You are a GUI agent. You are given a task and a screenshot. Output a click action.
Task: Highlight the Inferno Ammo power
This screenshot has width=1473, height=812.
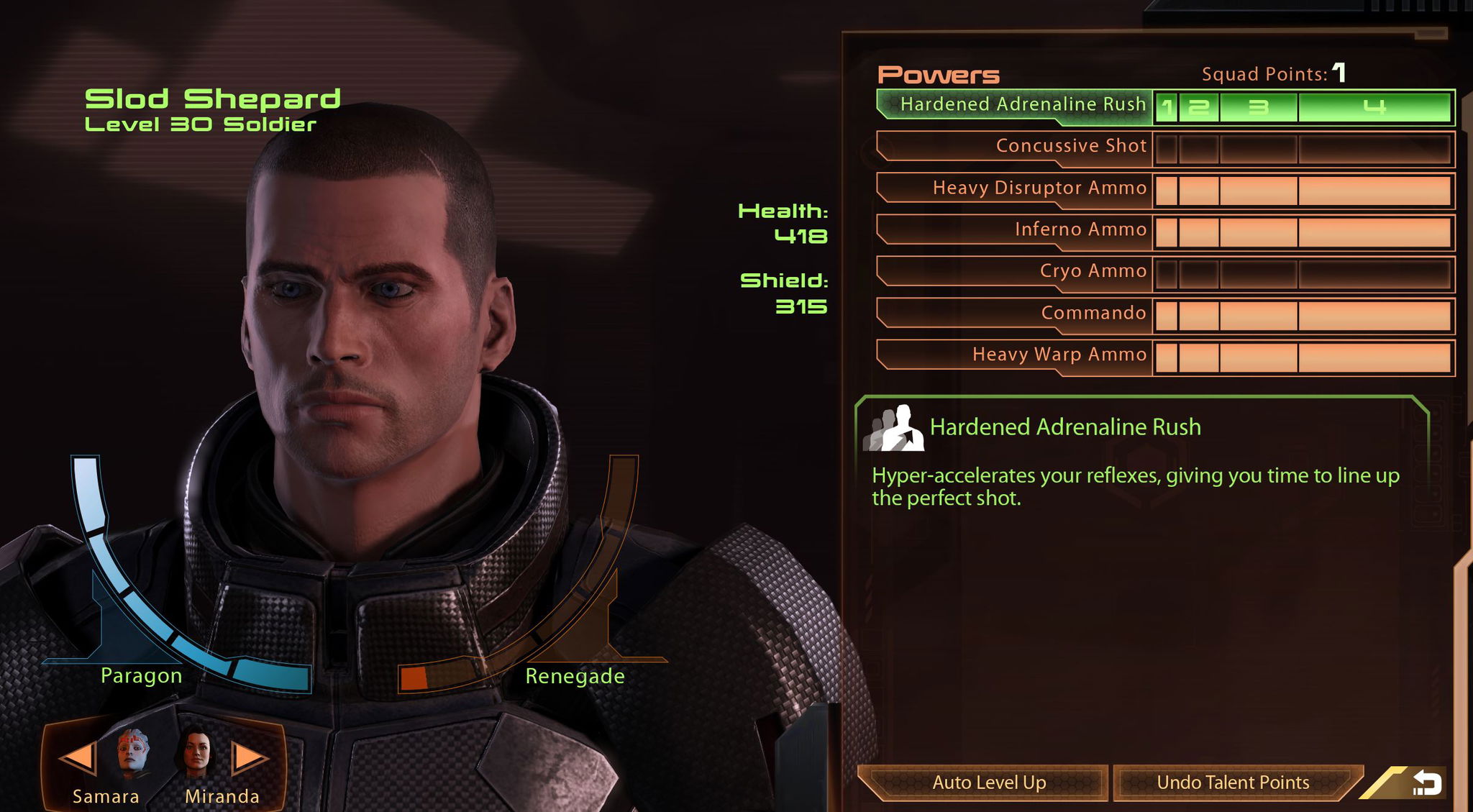(1080, 230)
